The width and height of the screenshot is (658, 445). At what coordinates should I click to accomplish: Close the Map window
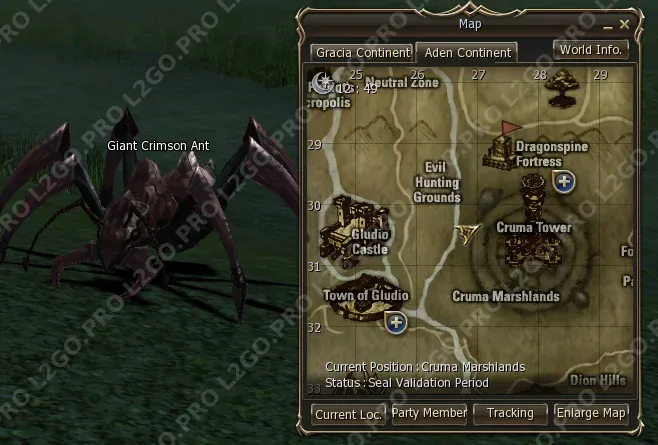[625, 23]
